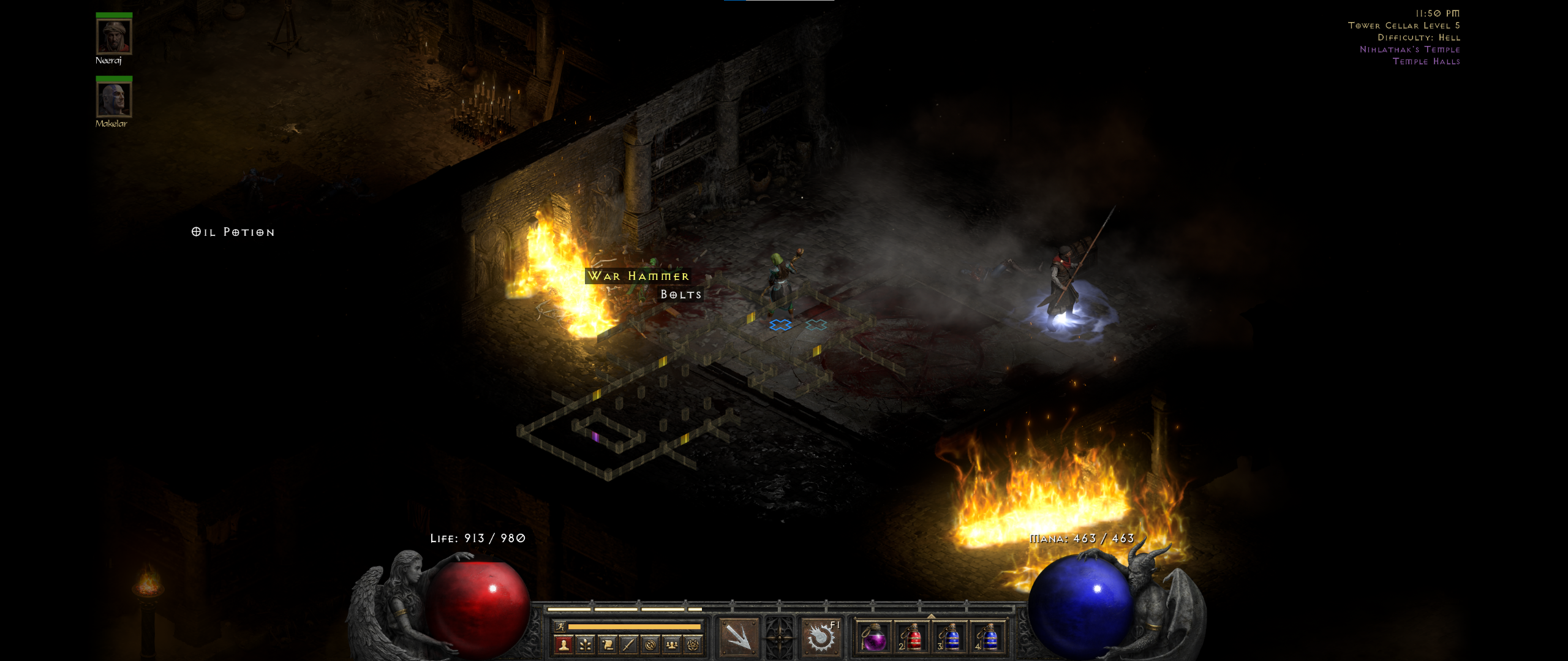
Task: Open the quest log scroll button
Action: [x=608, y=644]
